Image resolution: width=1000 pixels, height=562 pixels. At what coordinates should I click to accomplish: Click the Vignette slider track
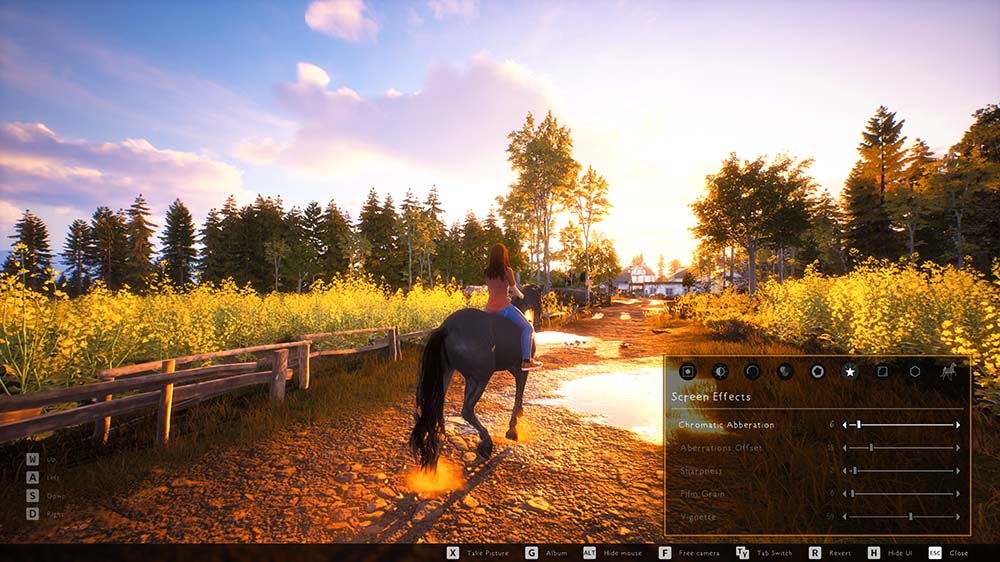[x=900, y=517]
